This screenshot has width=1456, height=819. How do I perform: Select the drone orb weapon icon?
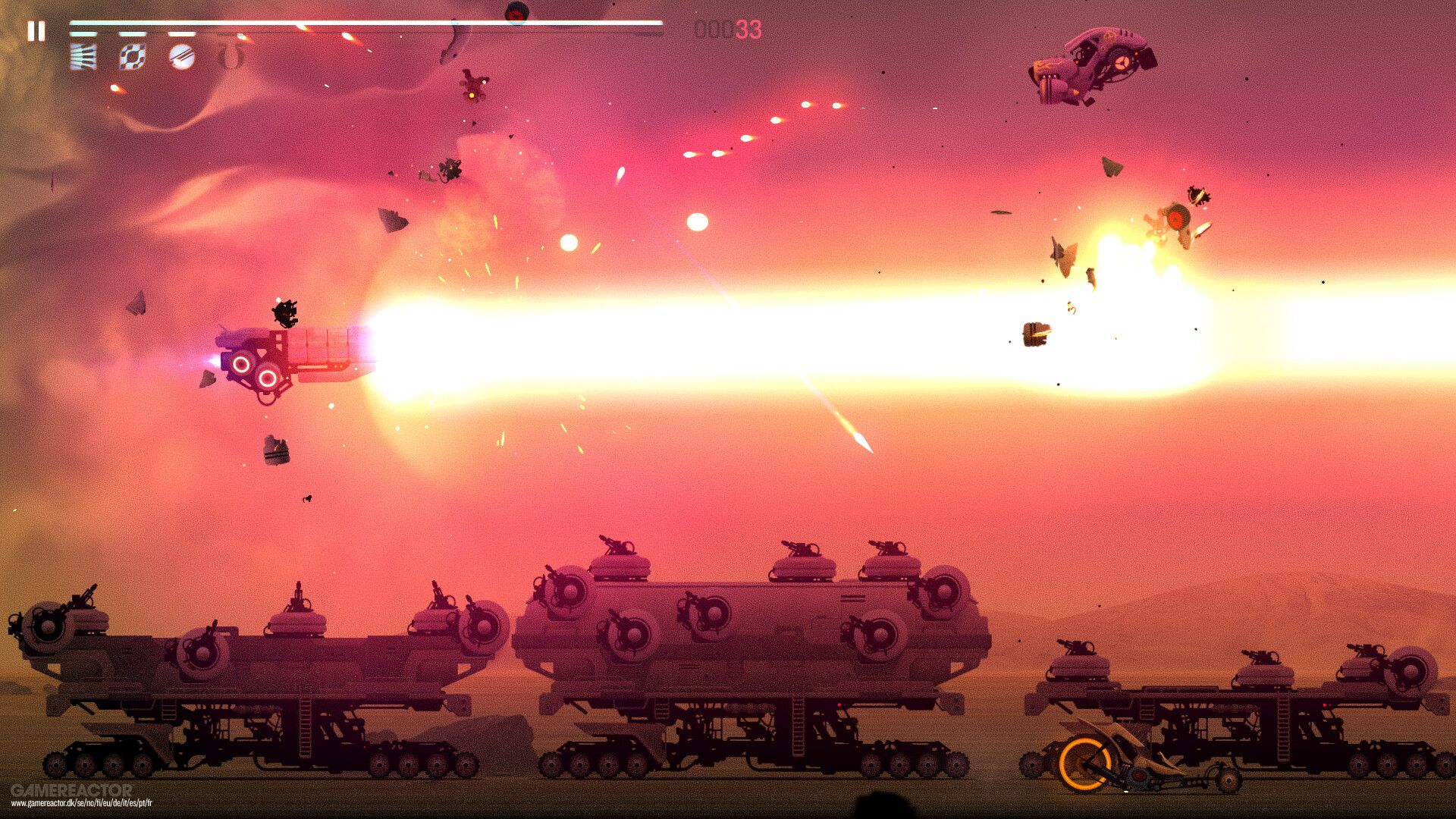coord(133,55)
